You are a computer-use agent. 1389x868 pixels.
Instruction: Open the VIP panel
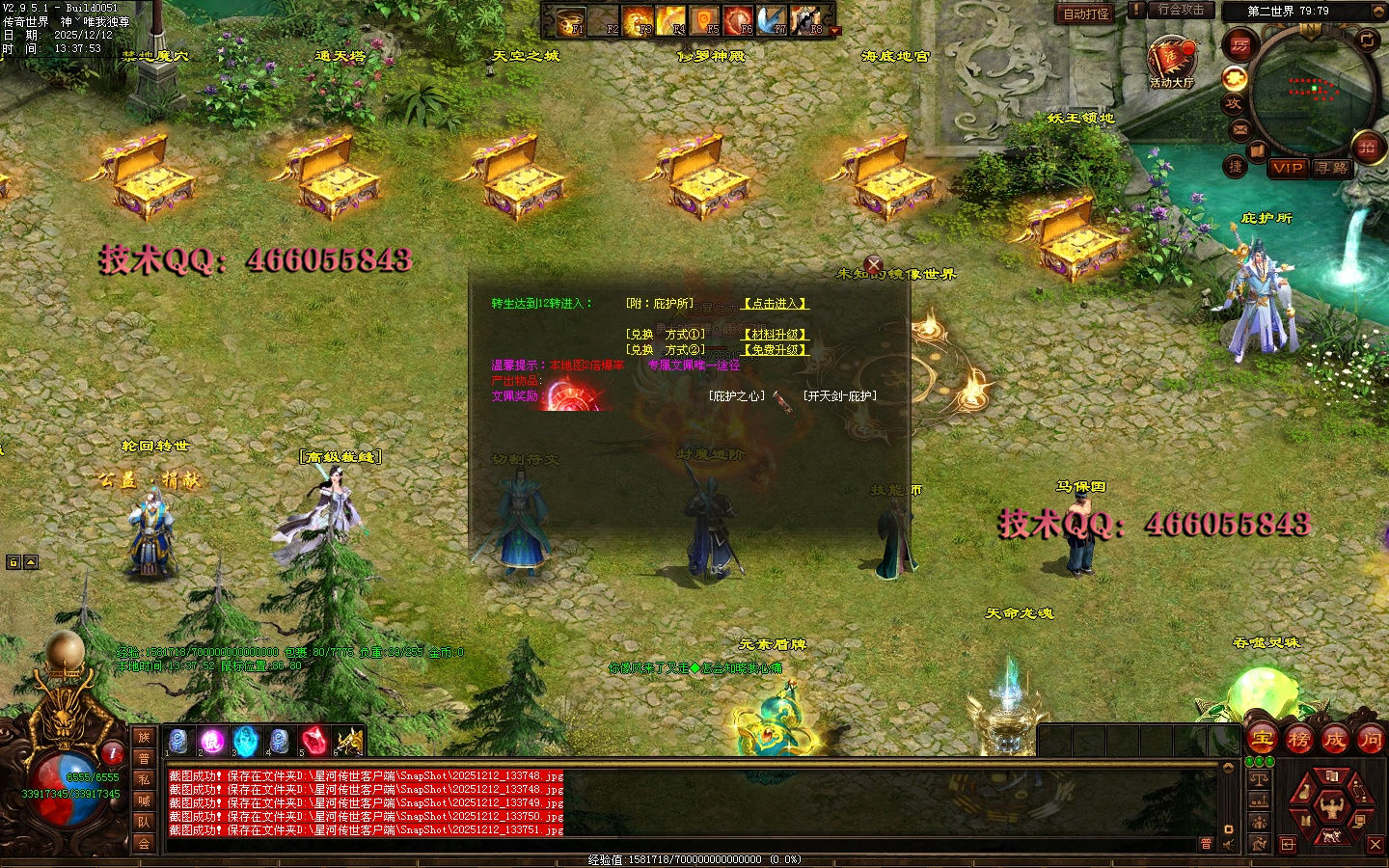pyautogui.click(x=1288, y=168)
